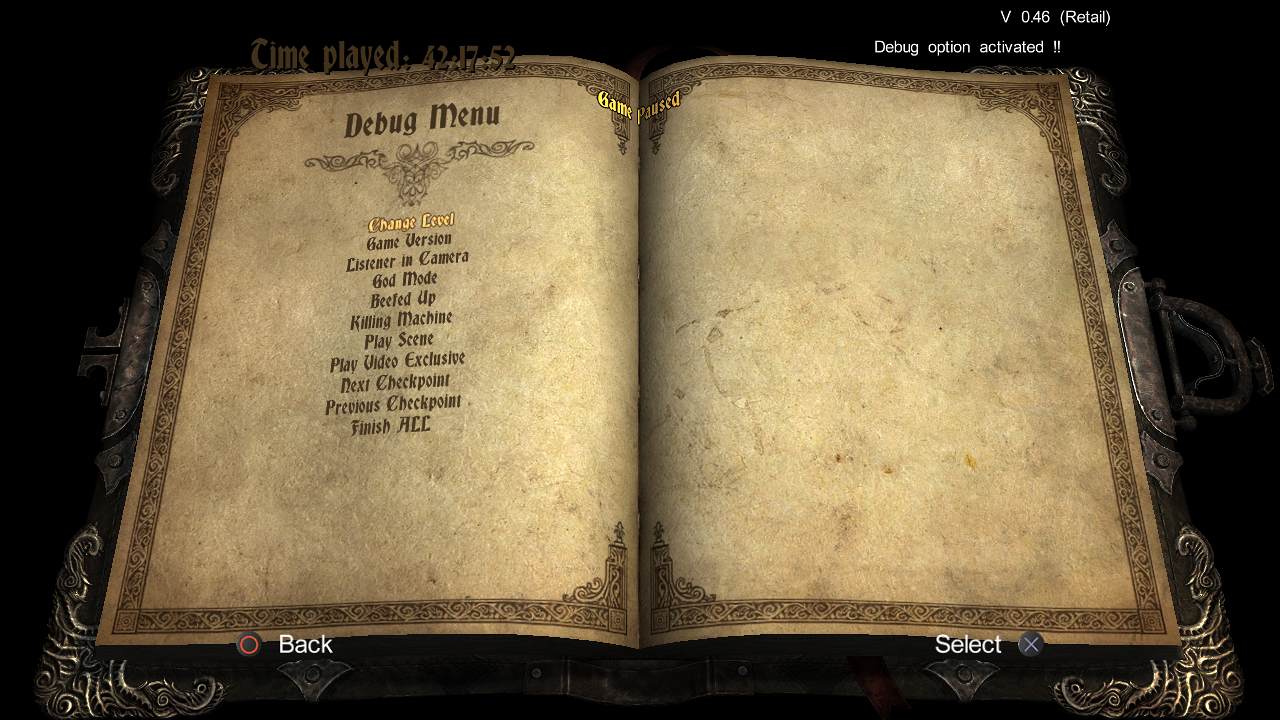The image size is (1280, 720).
Task: Activate God Mode
Action: 405,280
